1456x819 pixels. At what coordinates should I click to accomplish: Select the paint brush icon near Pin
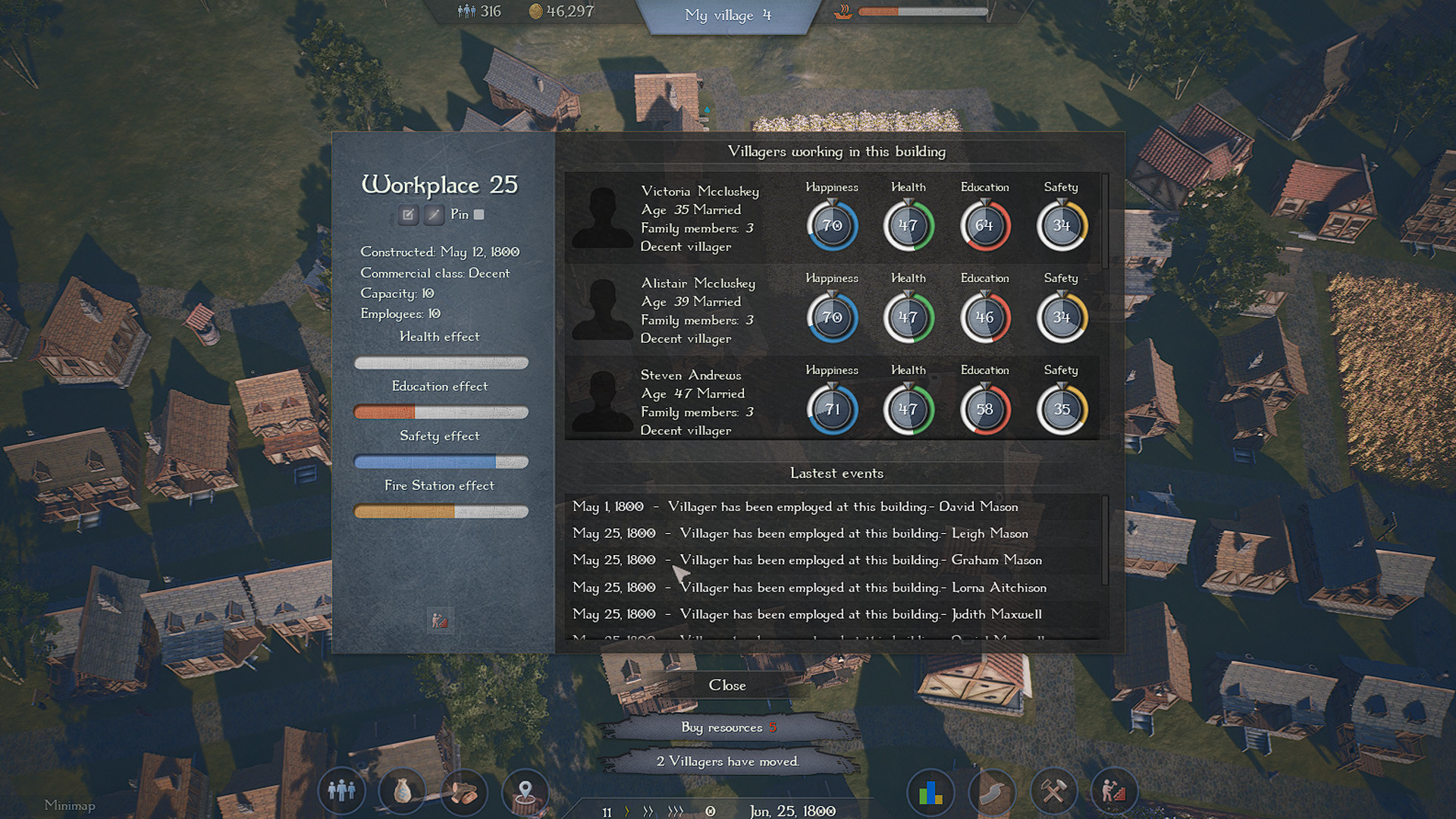tap(434, 215)
